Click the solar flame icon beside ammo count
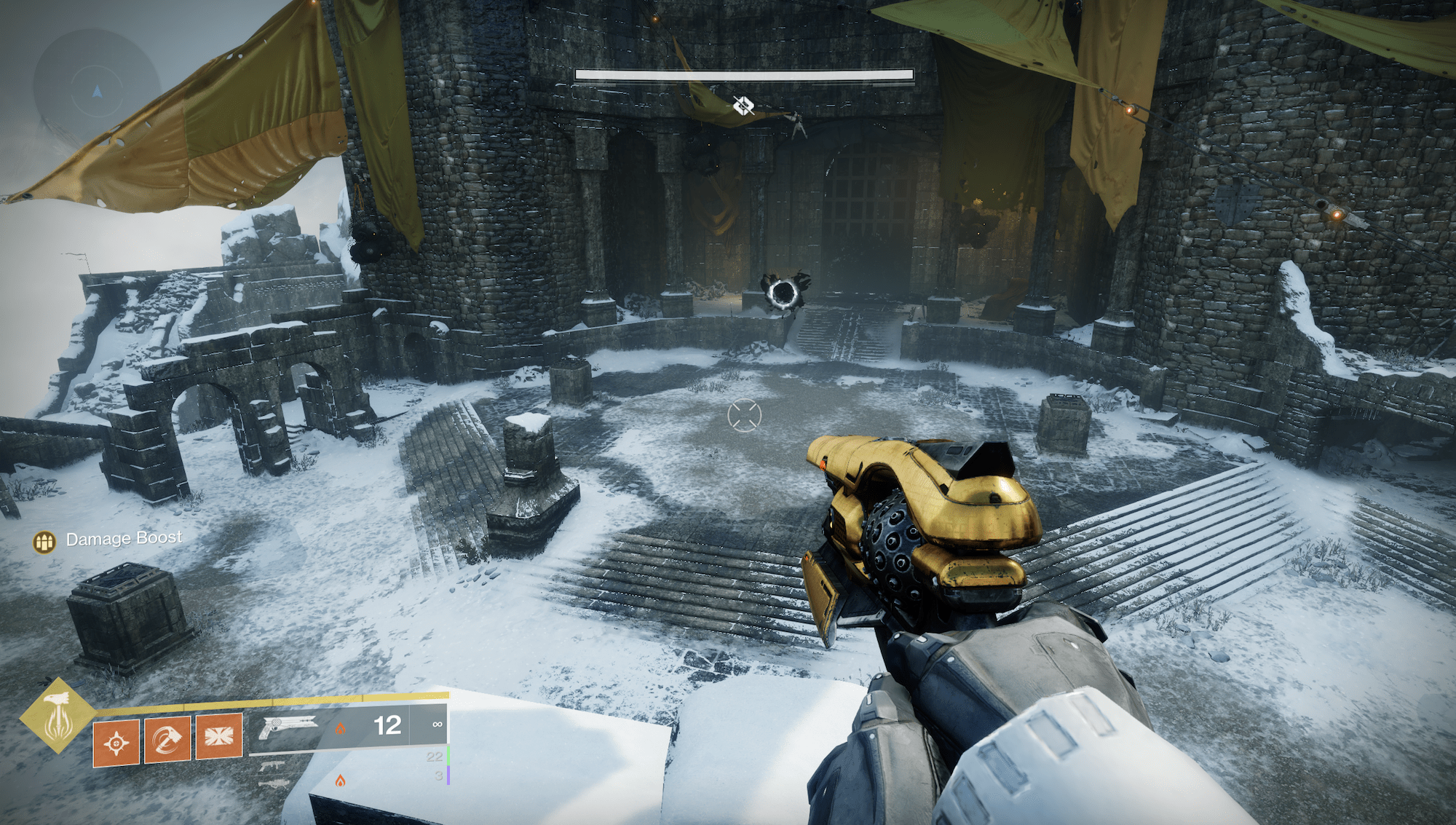Image resolution: width=1456 pixels, height=825 pixels. click(x=341, y=729)
